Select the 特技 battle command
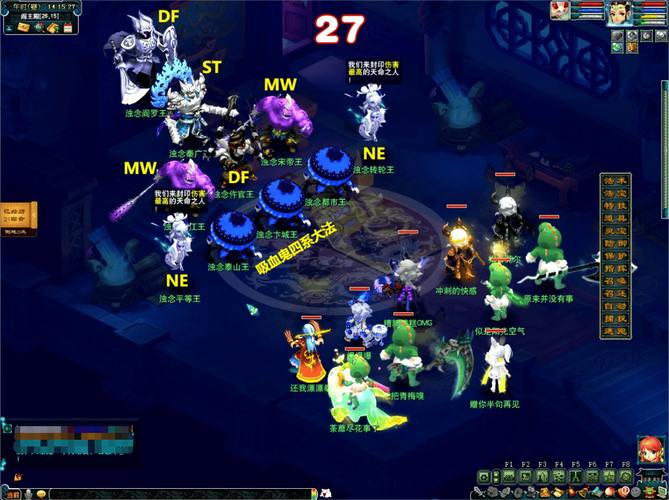669x500 pixels. 616,207
